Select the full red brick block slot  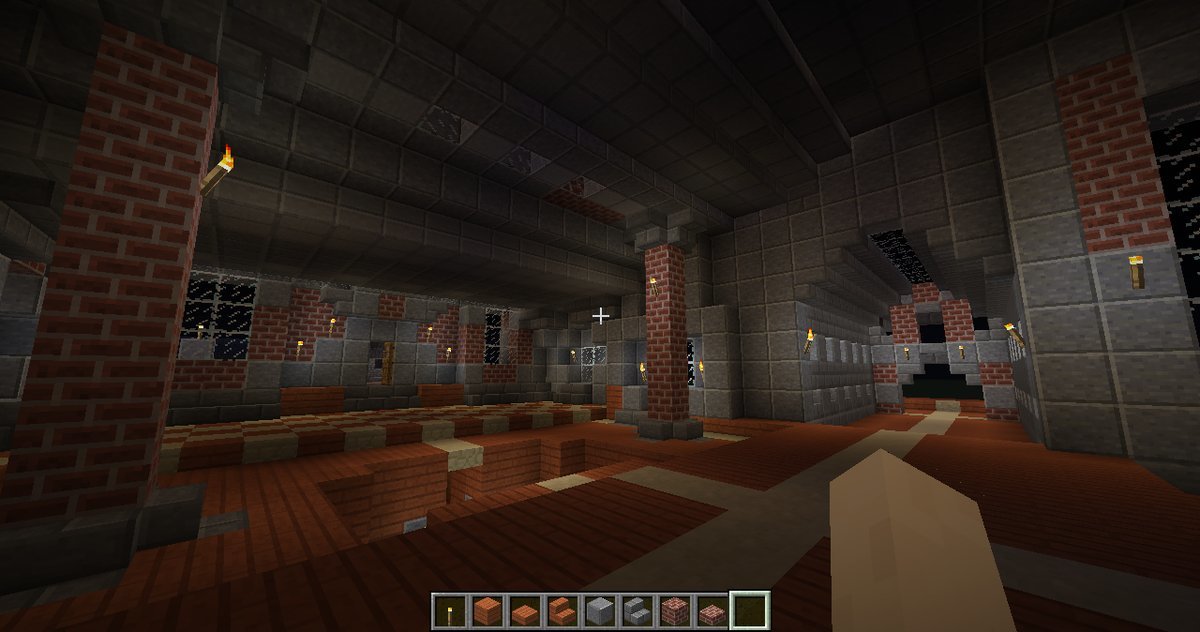673,610
